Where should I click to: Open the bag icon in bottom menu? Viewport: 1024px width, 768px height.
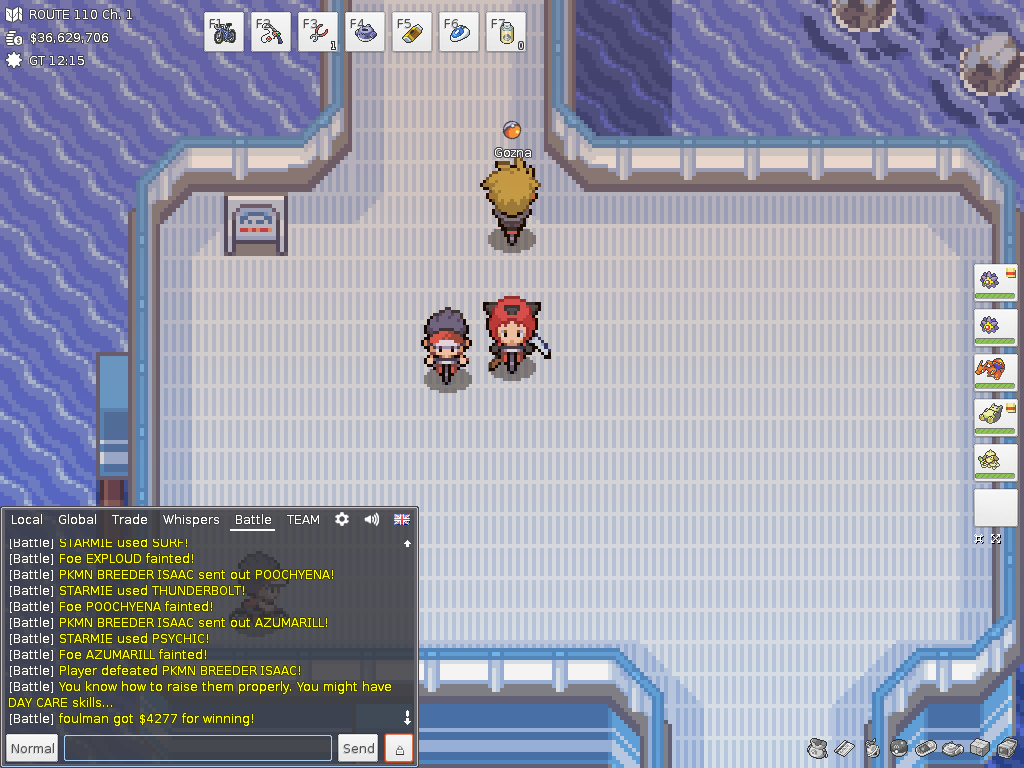(x=817, y=747)
